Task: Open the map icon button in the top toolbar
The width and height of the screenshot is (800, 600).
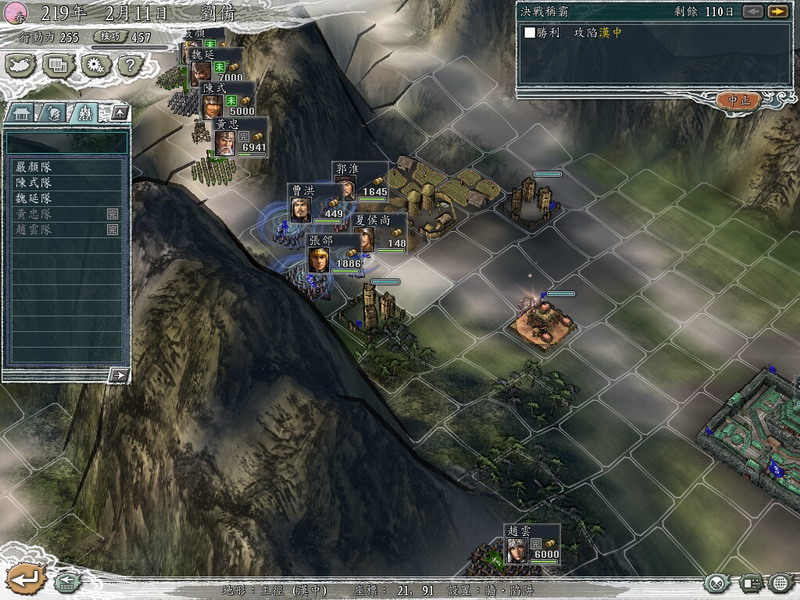Action: pos(20,65)
